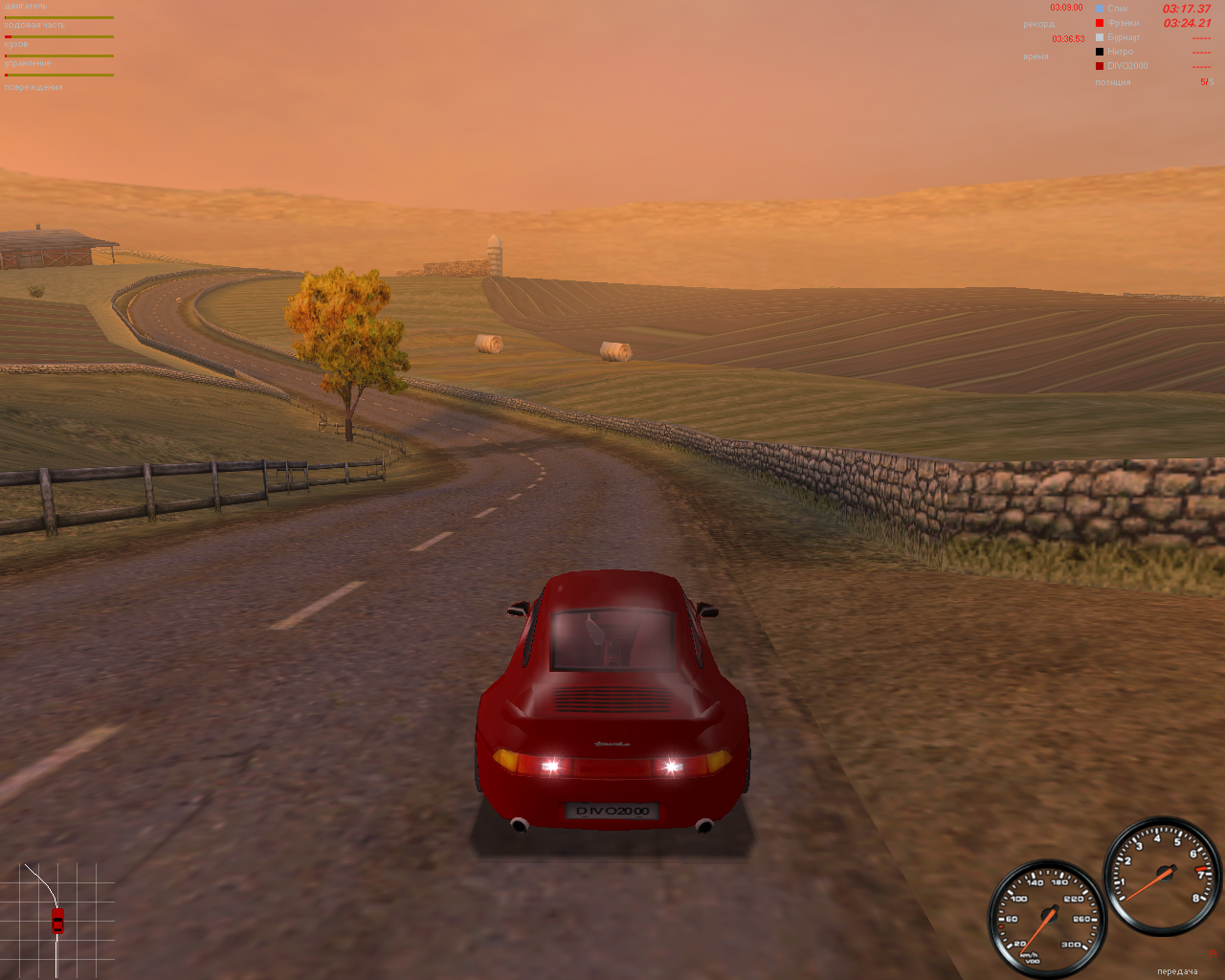The image size is (1225, 980).
Task: Select Бурнаут's white color marker
Action: point(1099,36)
